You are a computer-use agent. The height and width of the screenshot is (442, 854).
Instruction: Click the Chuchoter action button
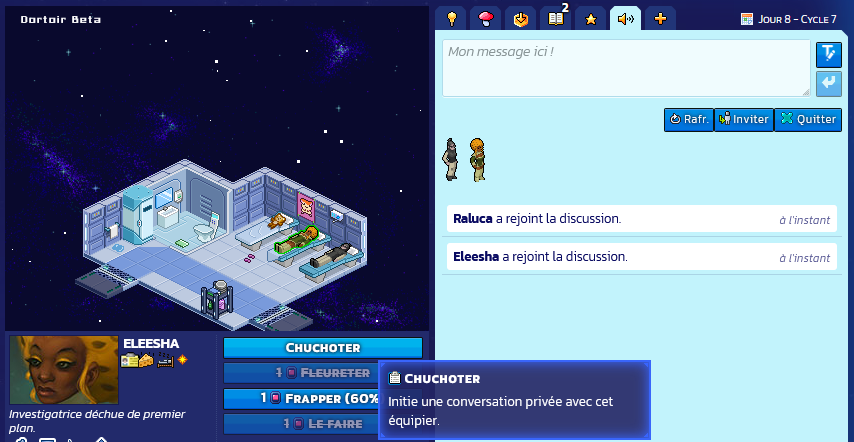[x=322, y=348]
